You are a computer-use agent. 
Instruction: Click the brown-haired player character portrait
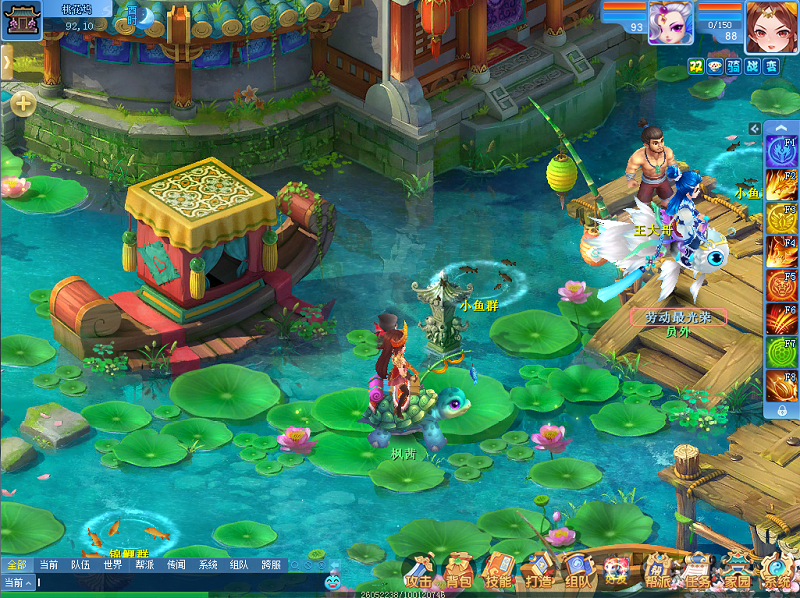pos(770,26)
